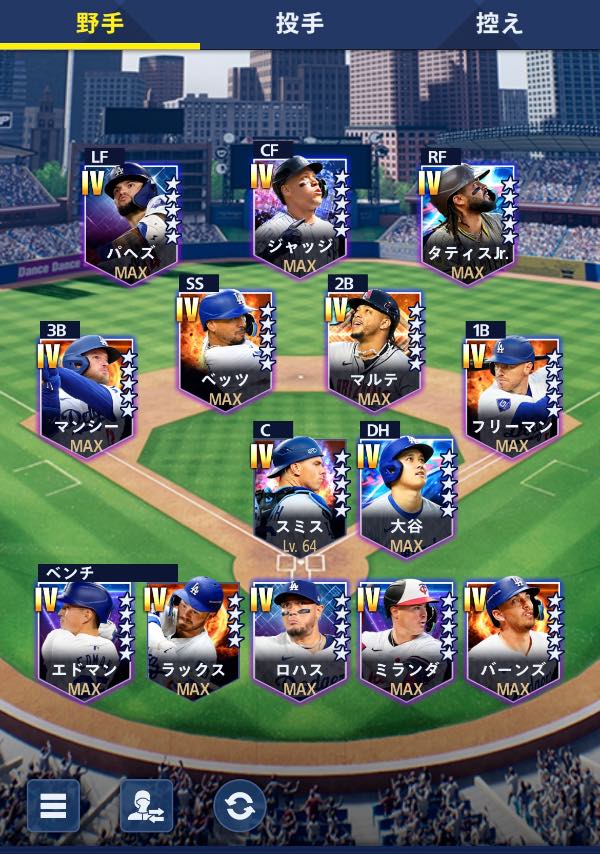The image size is (600, 854).
Task: Open the 控え reserves tab
Action: click(499, 24)
